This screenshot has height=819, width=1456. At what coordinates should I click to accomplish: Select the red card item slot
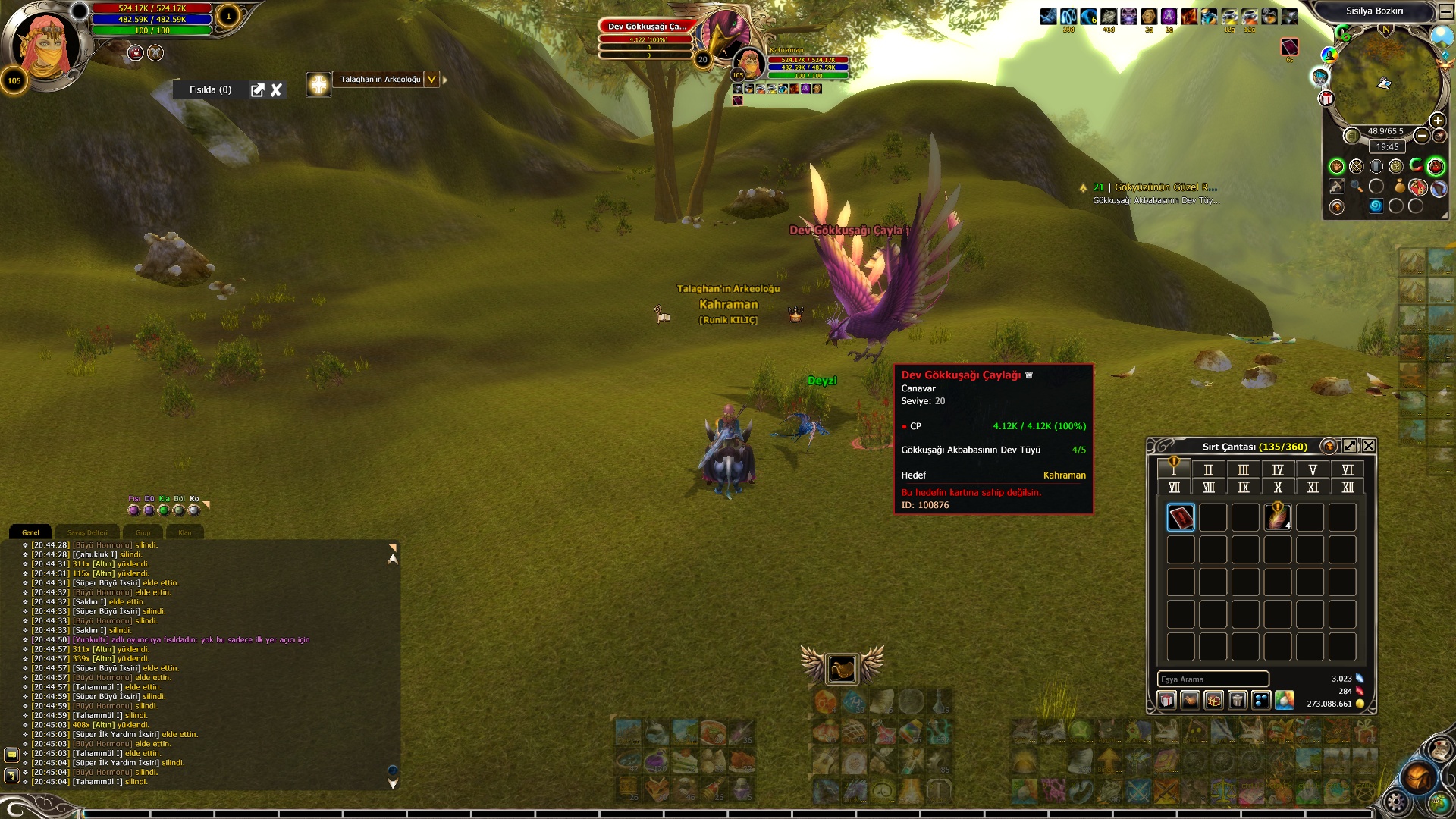(x=1181, y=517)
